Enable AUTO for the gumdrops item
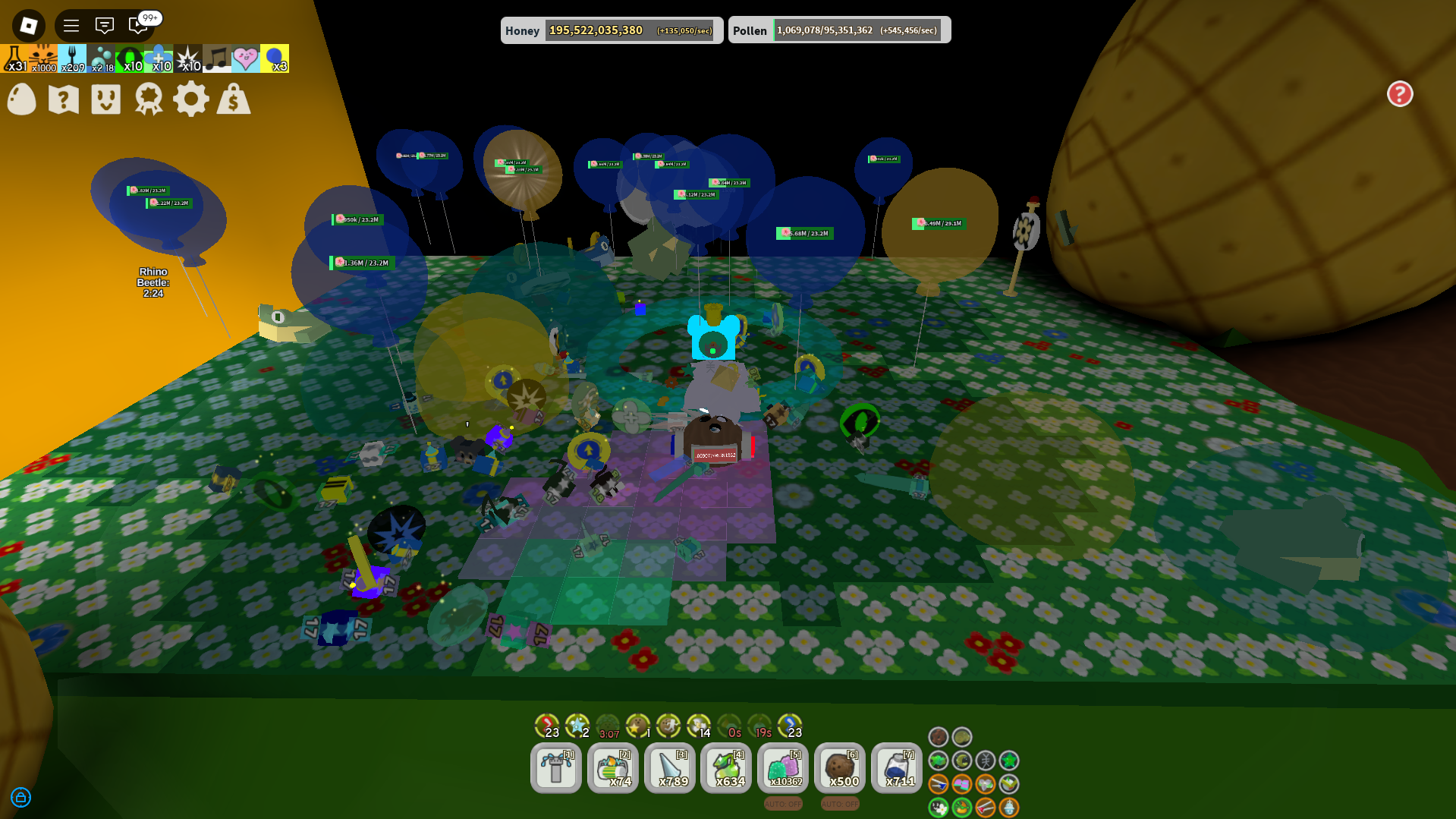 tap(782, 803)
